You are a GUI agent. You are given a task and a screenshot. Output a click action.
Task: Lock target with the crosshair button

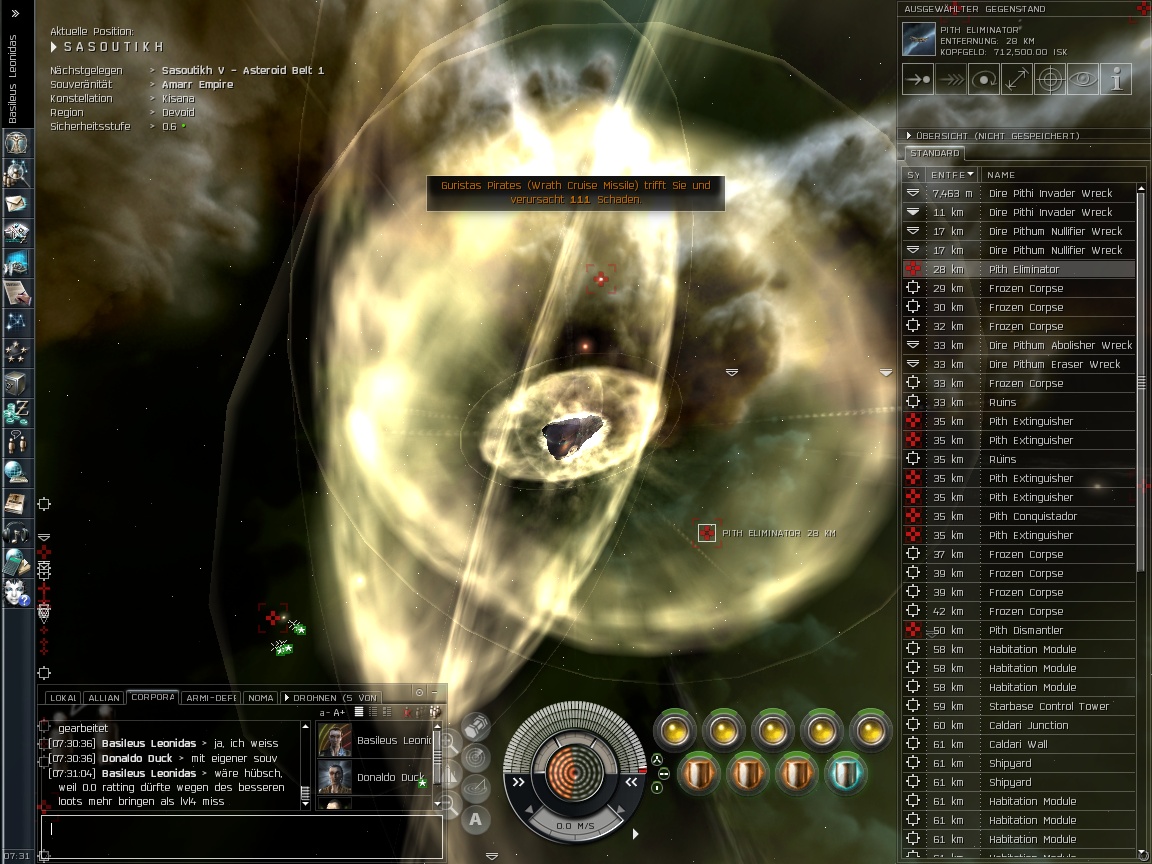click(1050, 79)
